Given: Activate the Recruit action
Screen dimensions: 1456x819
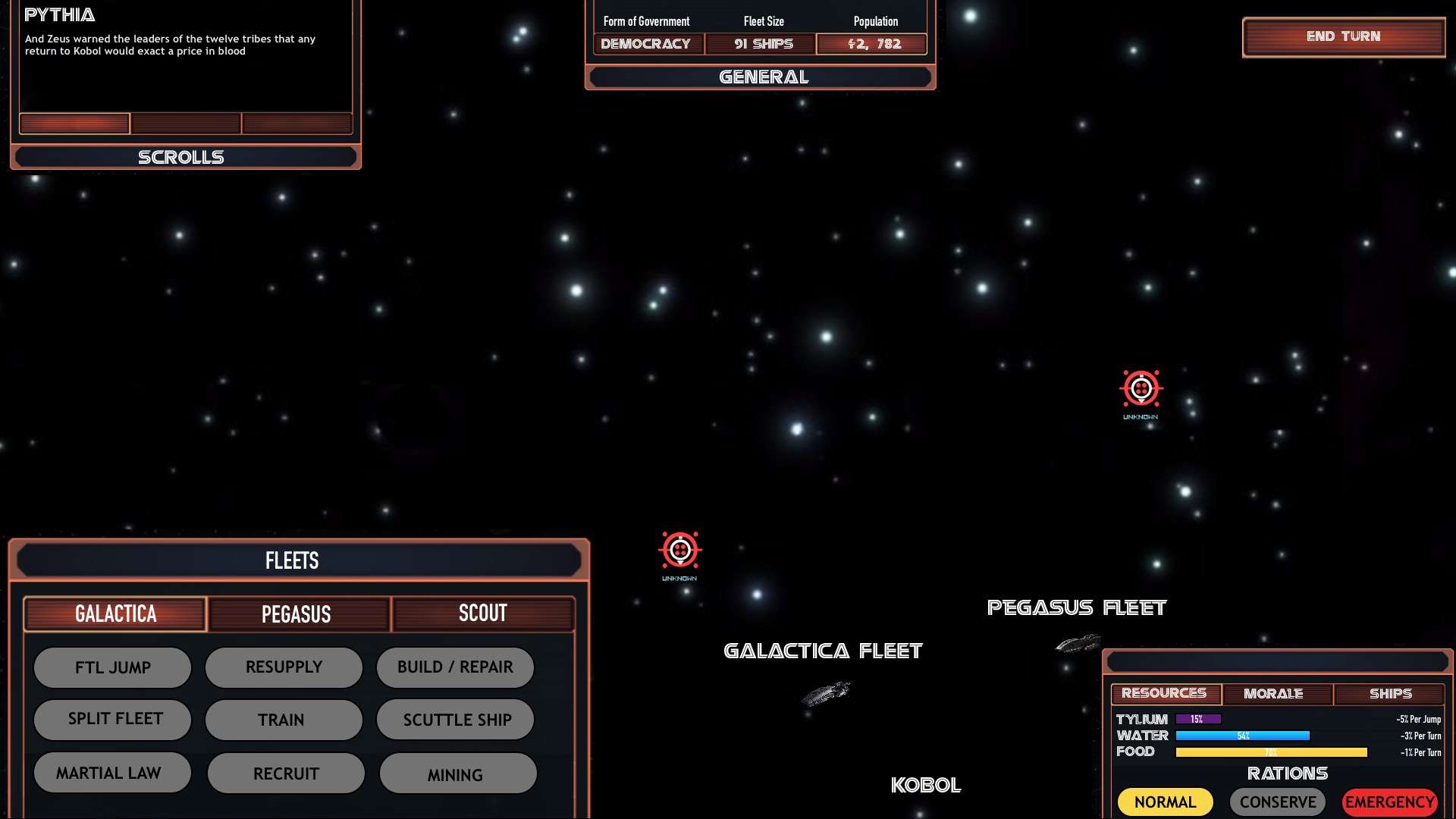Looking at the screenshot, I should (286, 773).
